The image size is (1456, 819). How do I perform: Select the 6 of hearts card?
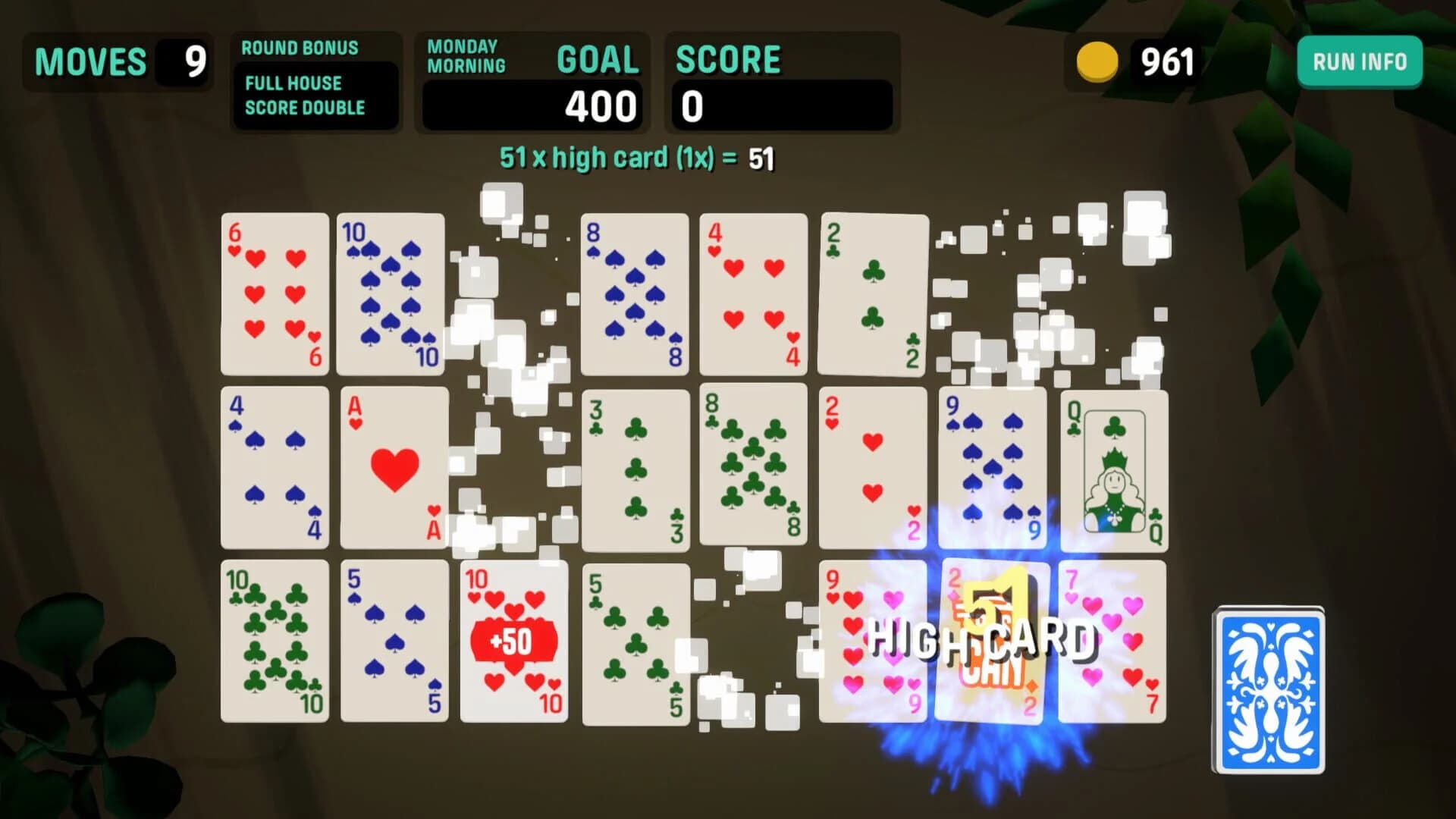coord(275,294)
